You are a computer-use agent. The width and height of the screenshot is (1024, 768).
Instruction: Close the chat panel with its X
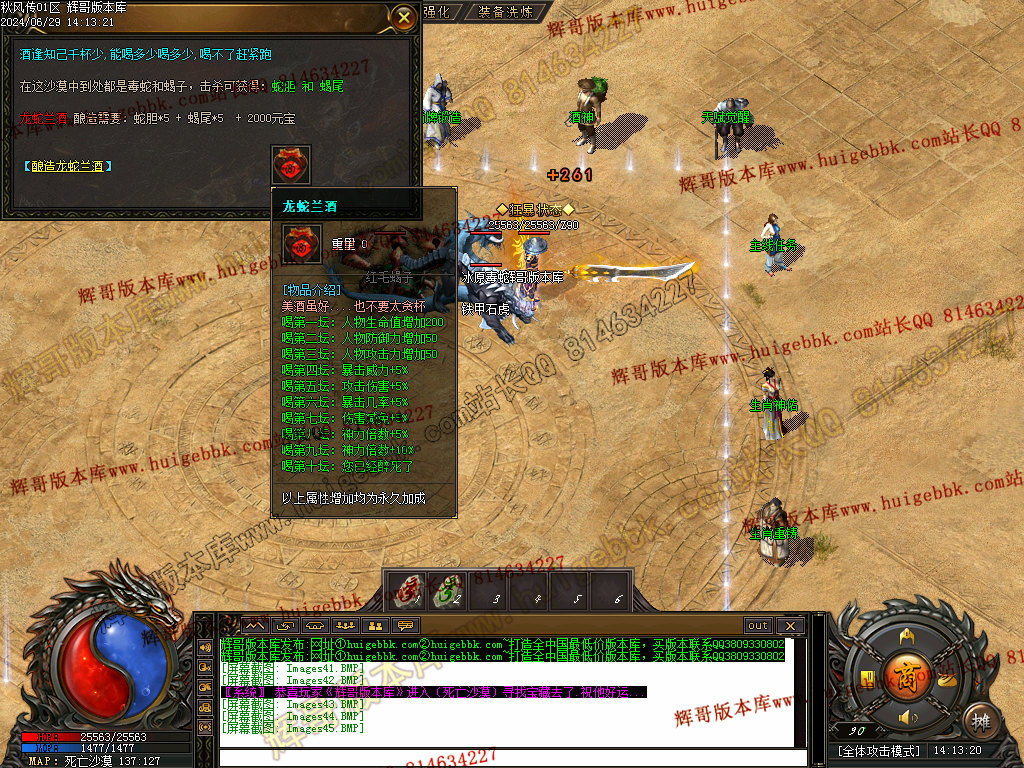pos(789,626)
